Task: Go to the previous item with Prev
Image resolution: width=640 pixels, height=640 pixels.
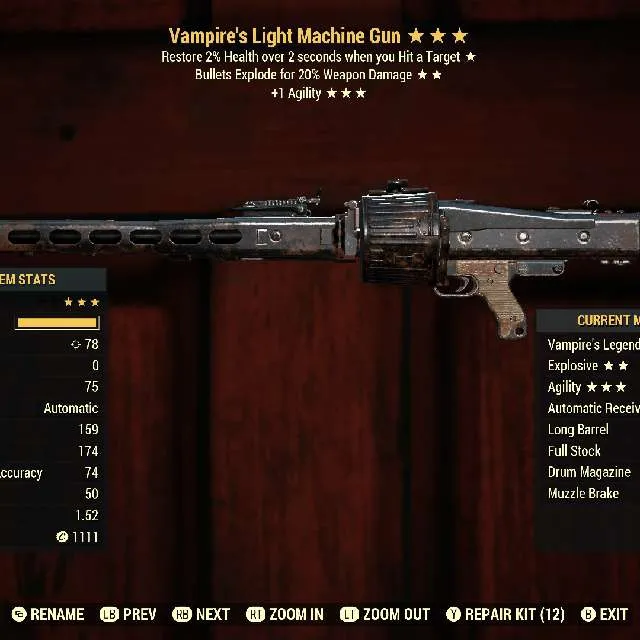Action: coord(127,614)
